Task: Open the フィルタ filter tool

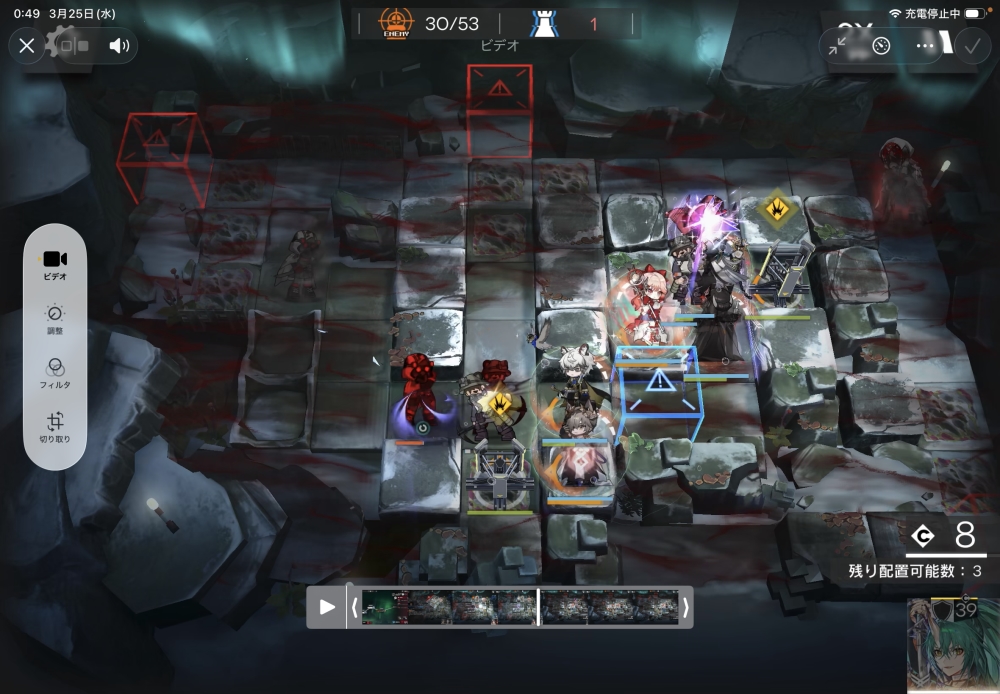Action: (55, 373)
